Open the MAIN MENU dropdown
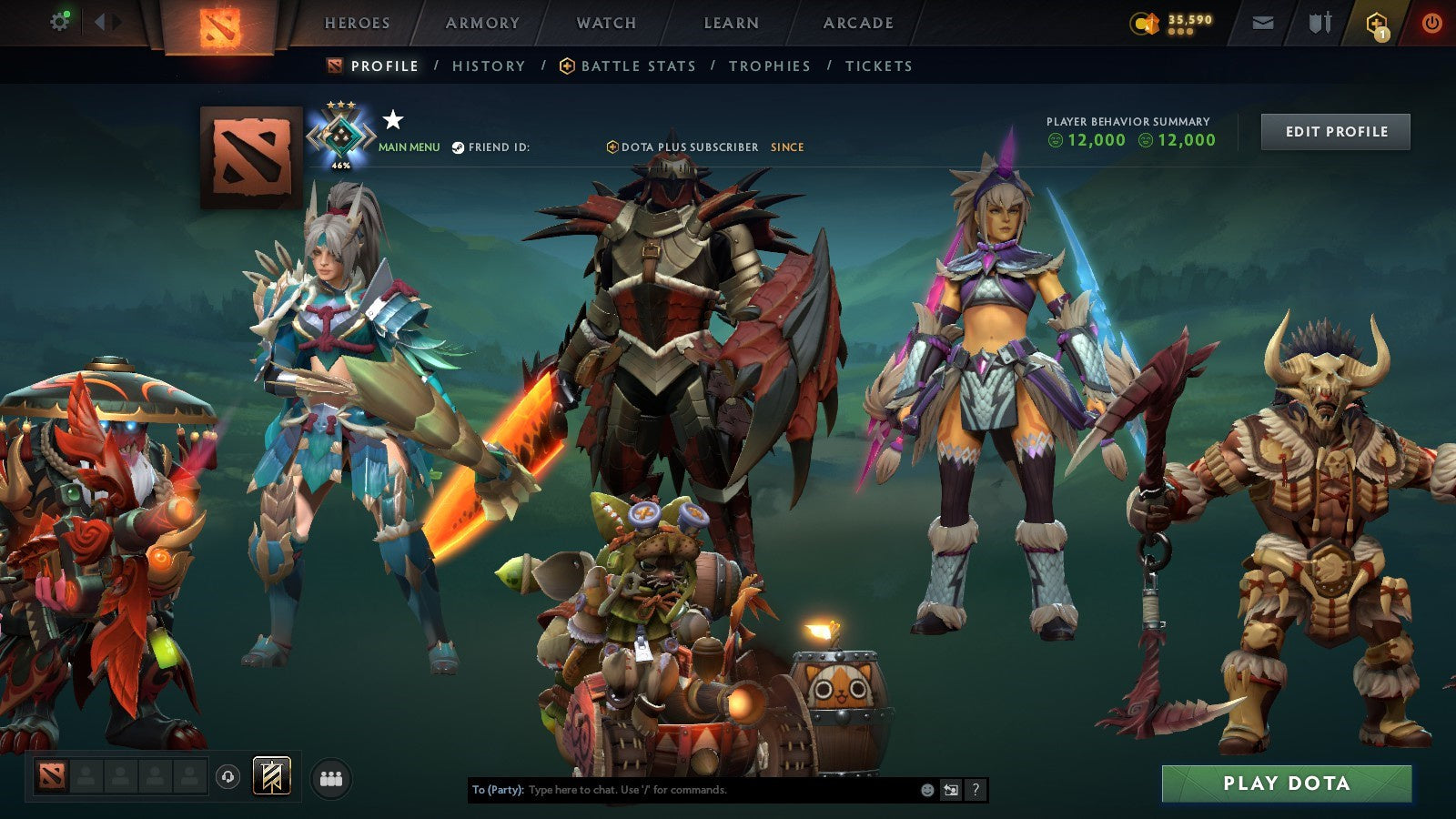1456x819 pixels. click(x=408, y=146)
